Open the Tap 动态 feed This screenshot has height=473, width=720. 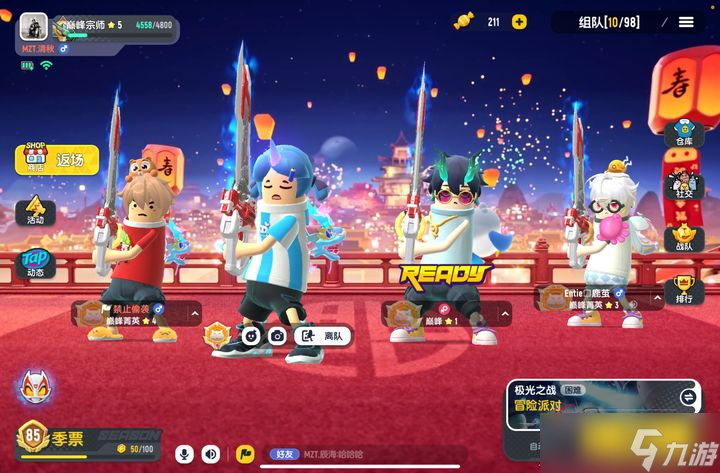pyautogui.click(x=35, y=263)
